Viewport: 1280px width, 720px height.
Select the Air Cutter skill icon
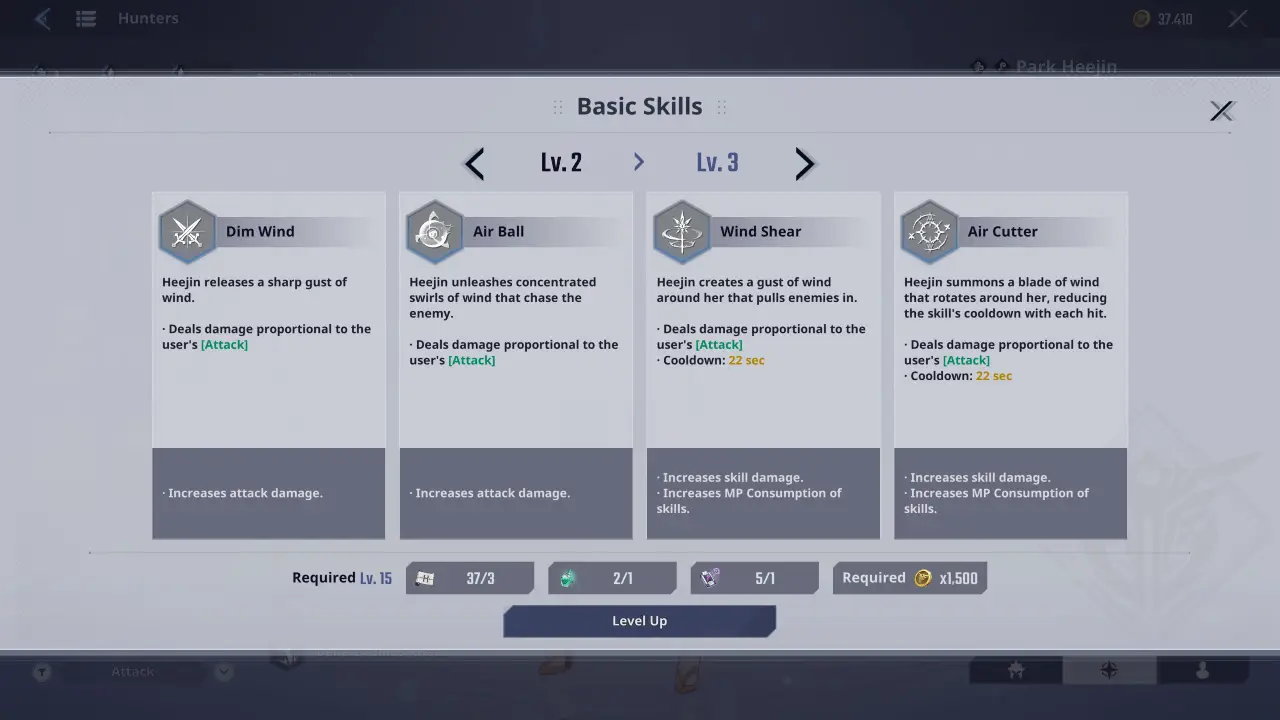coord(929,230)
